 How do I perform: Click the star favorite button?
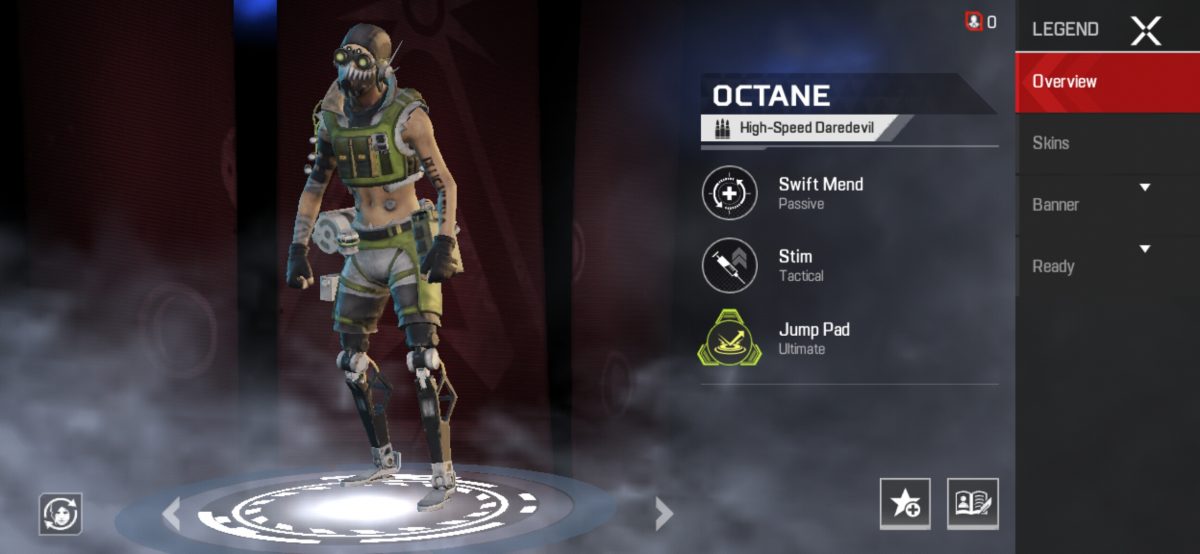[904, 503]
